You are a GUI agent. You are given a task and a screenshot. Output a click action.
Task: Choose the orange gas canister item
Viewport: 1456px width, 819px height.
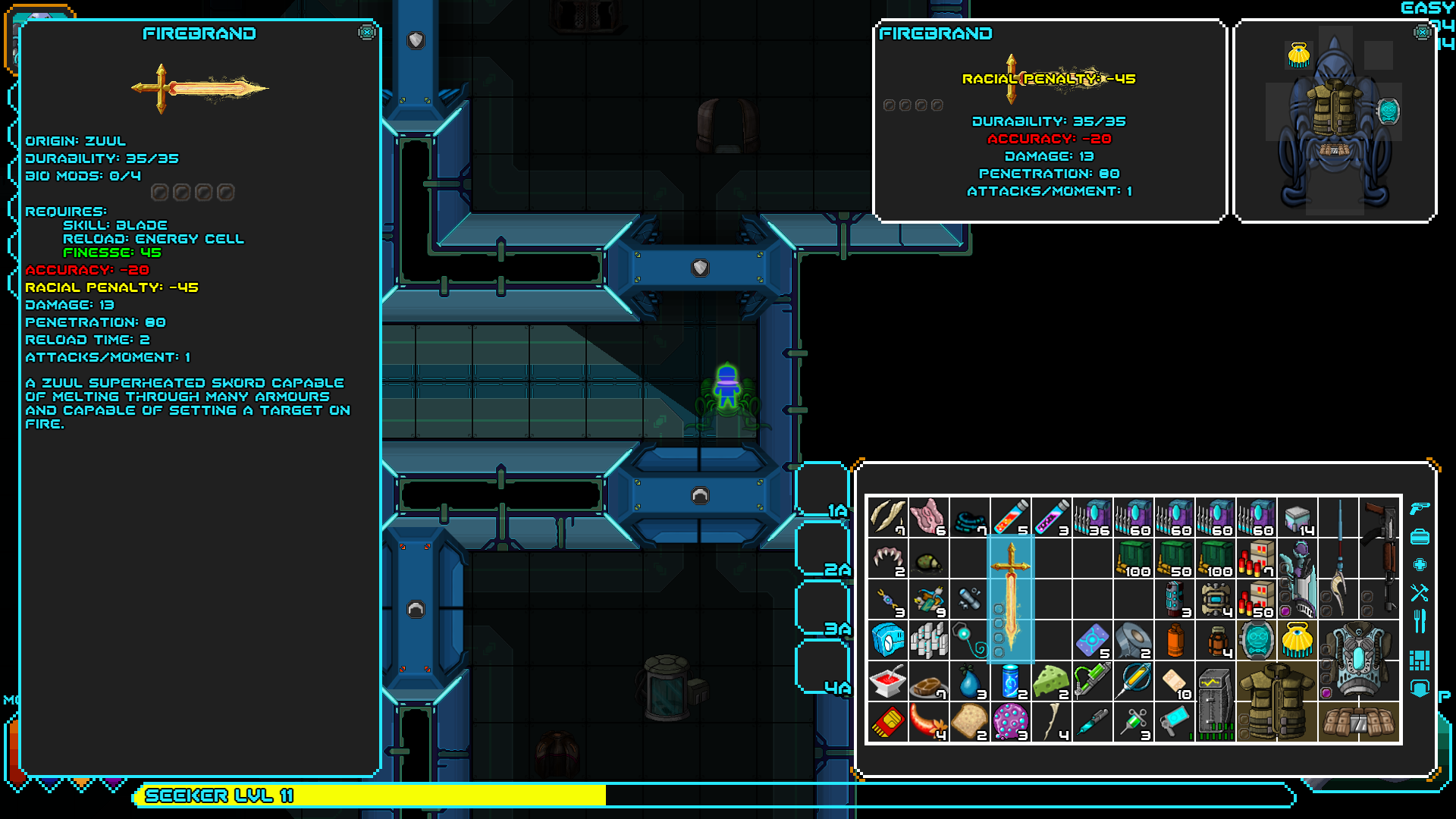pos(1175,640)
